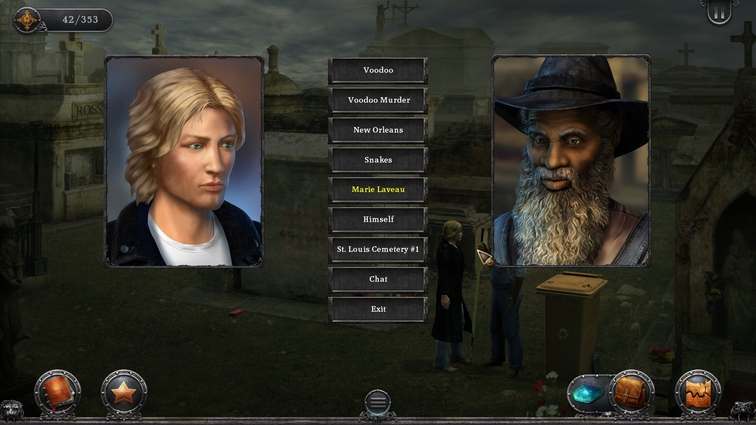The image size is (756, 425).
Task: Open the center hamburger menu button
Action: (x=377, y=402)
